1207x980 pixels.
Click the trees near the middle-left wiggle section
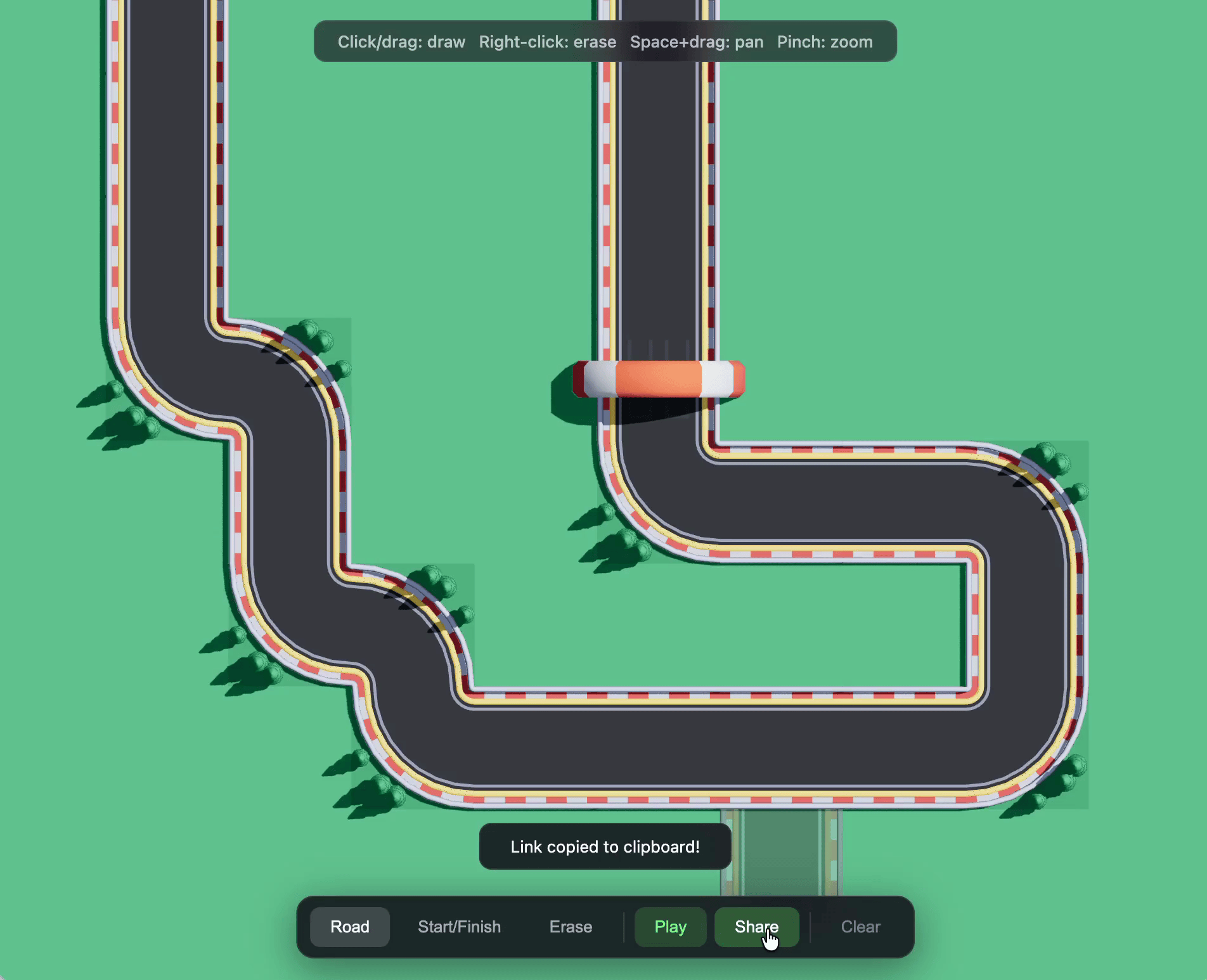(x=254, y=653)
